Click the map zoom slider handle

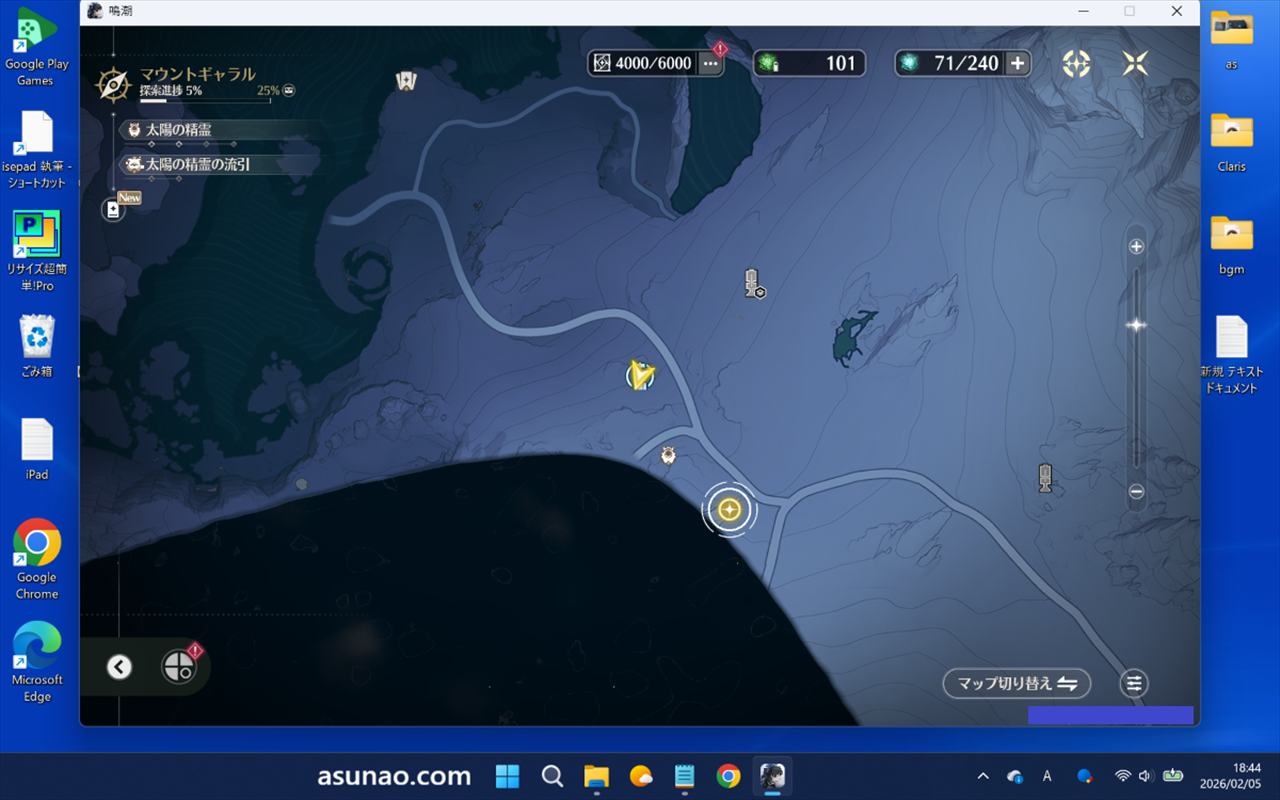(1136, 325)
